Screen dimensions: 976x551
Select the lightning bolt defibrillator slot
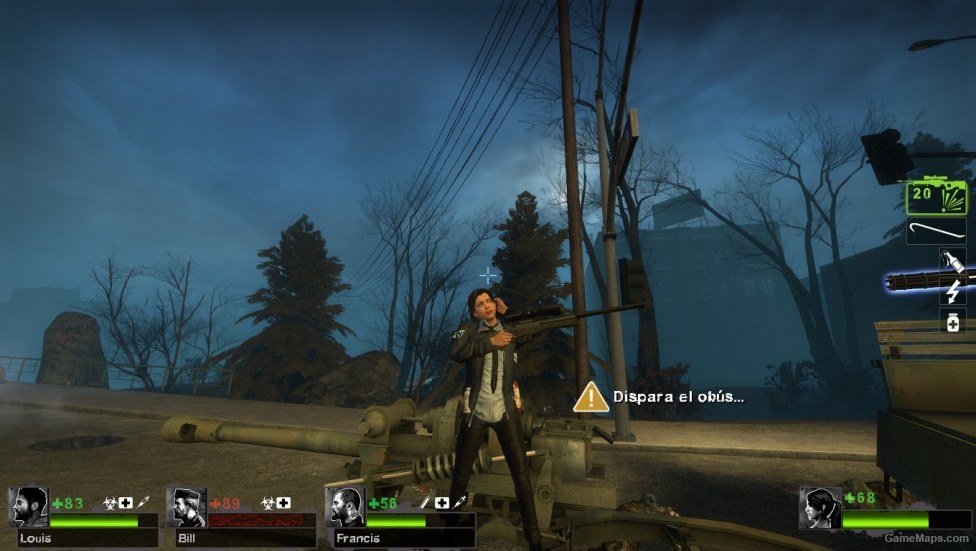[x=950, y=292]
